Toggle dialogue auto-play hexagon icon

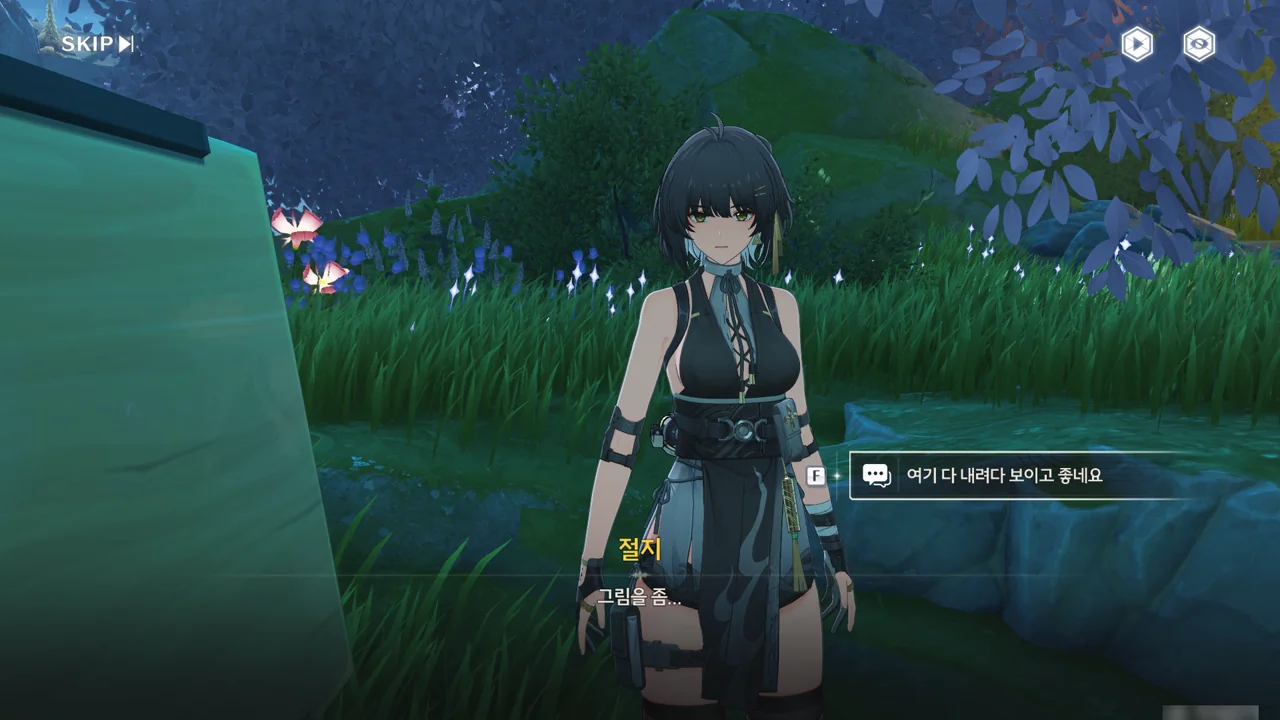click(1136, 44)
